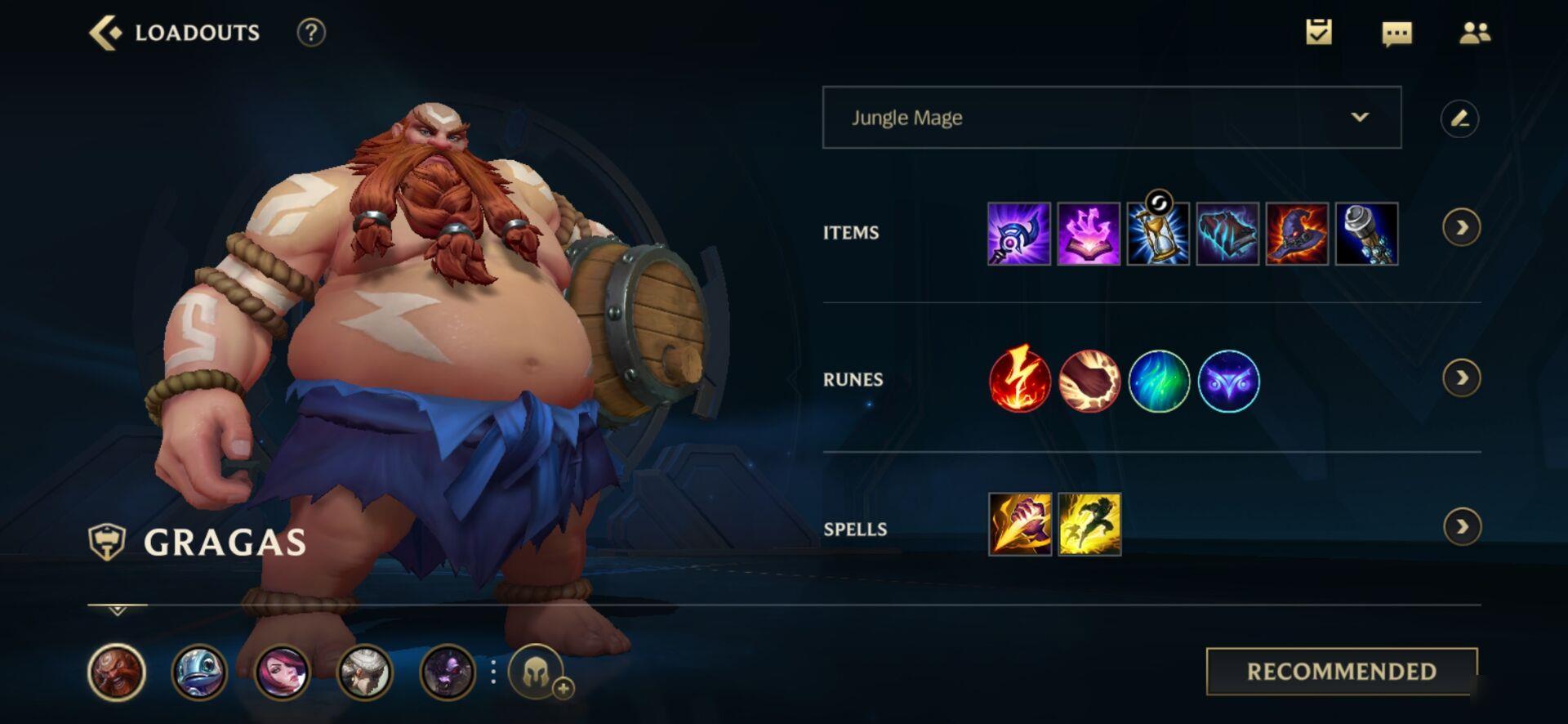Open the Spells edit arrow
Screen dimensions: 1568x724
(1461, 527)
